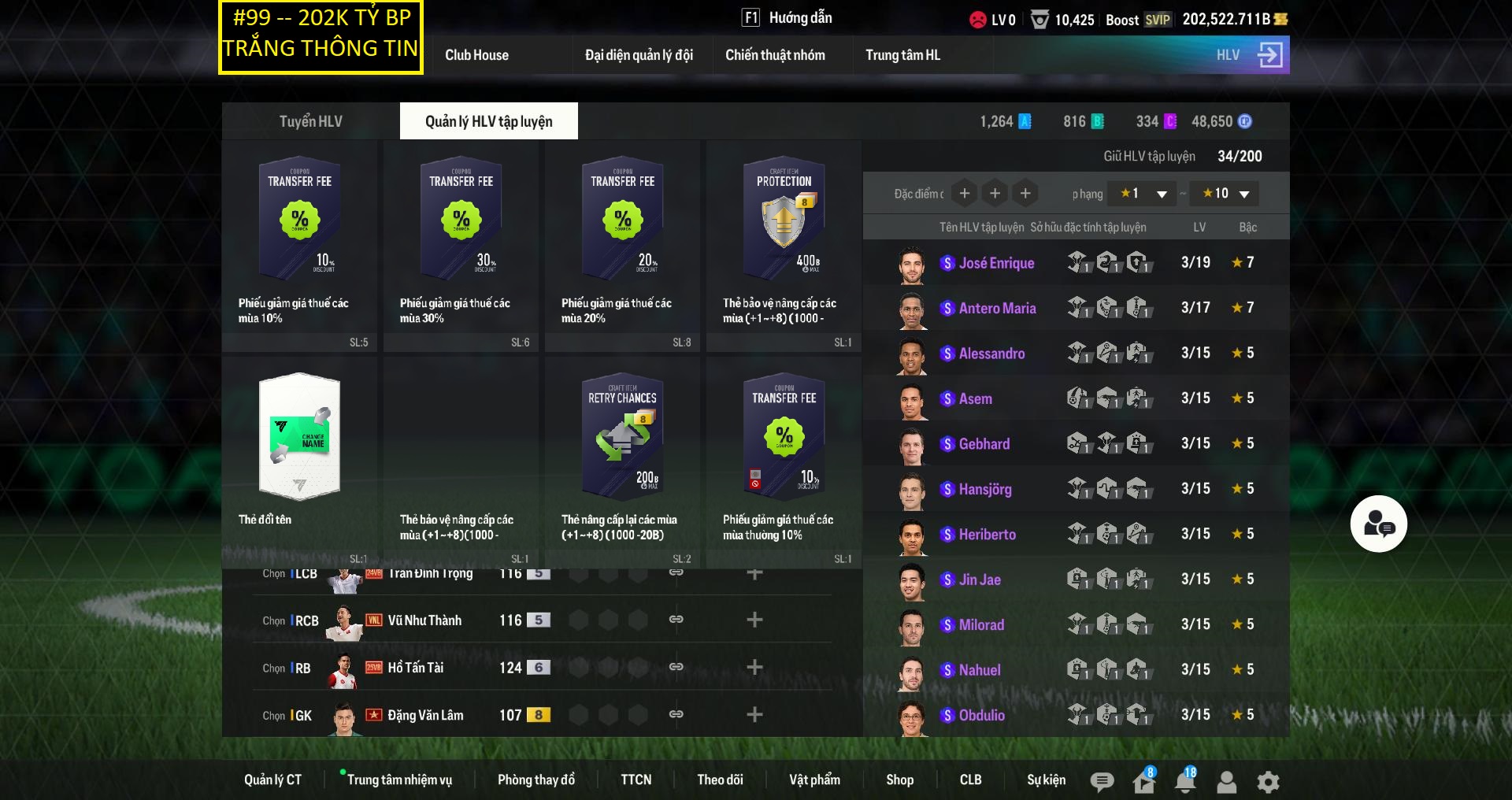This screenshot has height=800, width=1512.
Task: Select the 30% transfer fee coupon
Action: (461, 244)
